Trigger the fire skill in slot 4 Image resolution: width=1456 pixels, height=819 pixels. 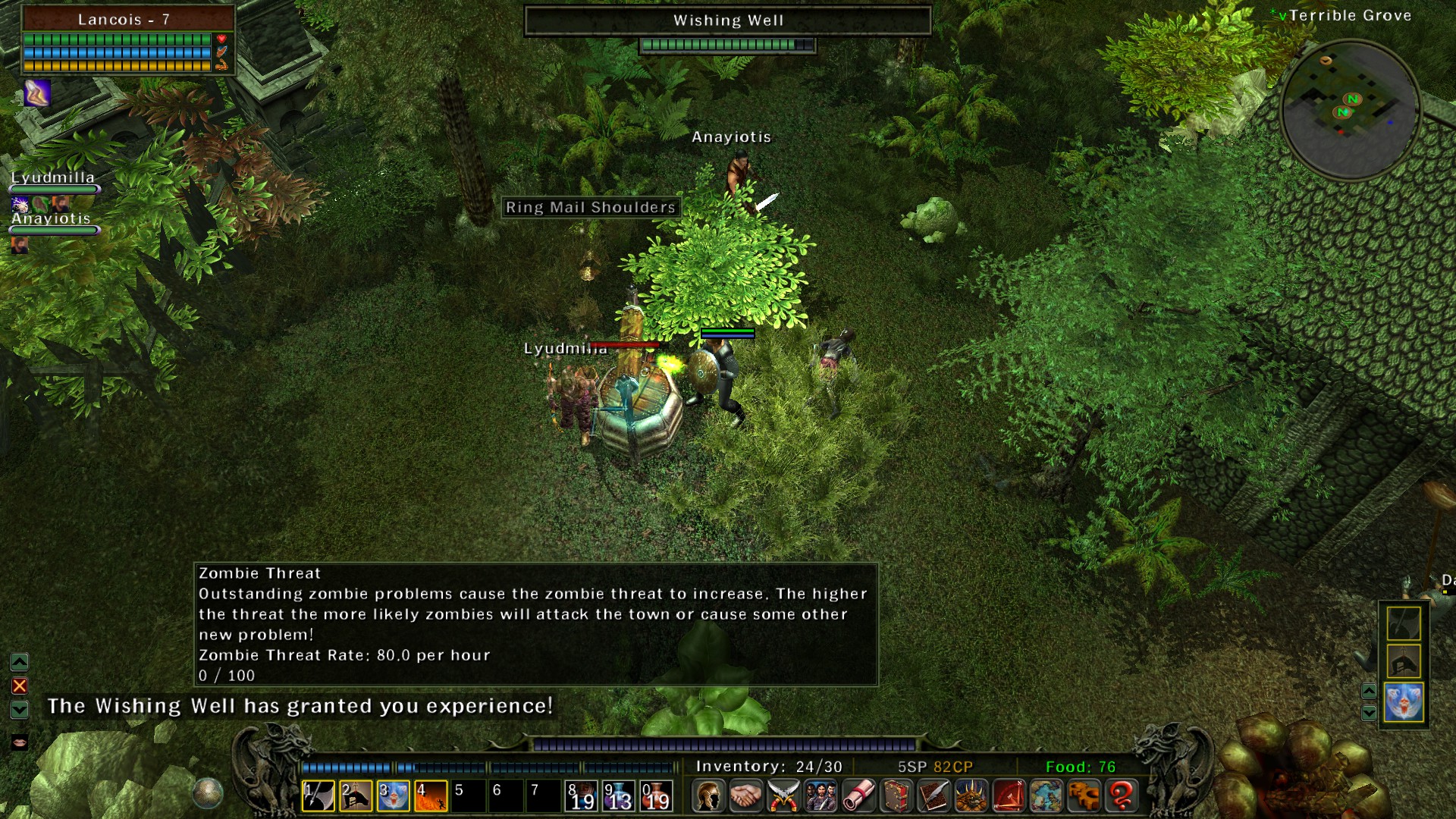coord(431,796)
